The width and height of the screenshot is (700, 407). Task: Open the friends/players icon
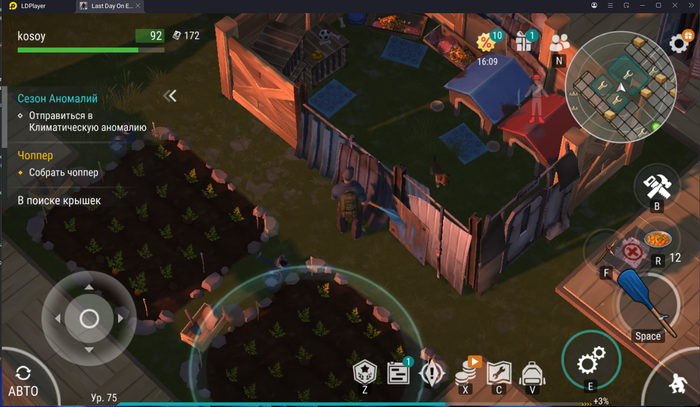(559, 42)
